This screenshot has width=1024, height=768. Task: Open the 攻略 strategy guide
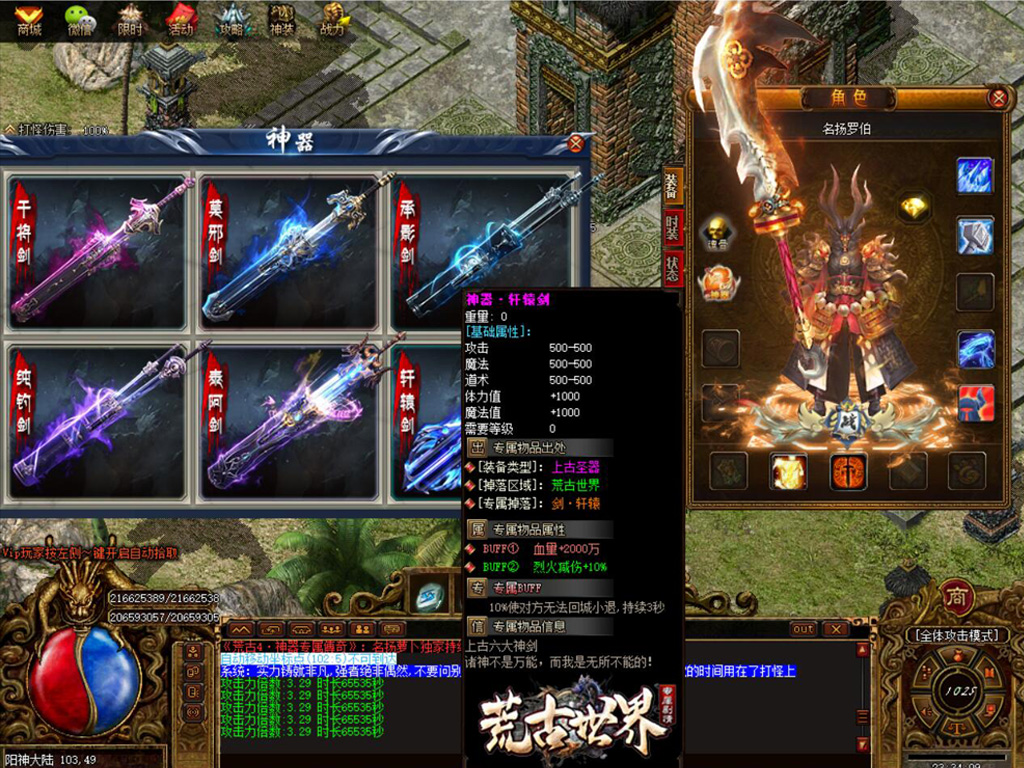pos(232,19)
